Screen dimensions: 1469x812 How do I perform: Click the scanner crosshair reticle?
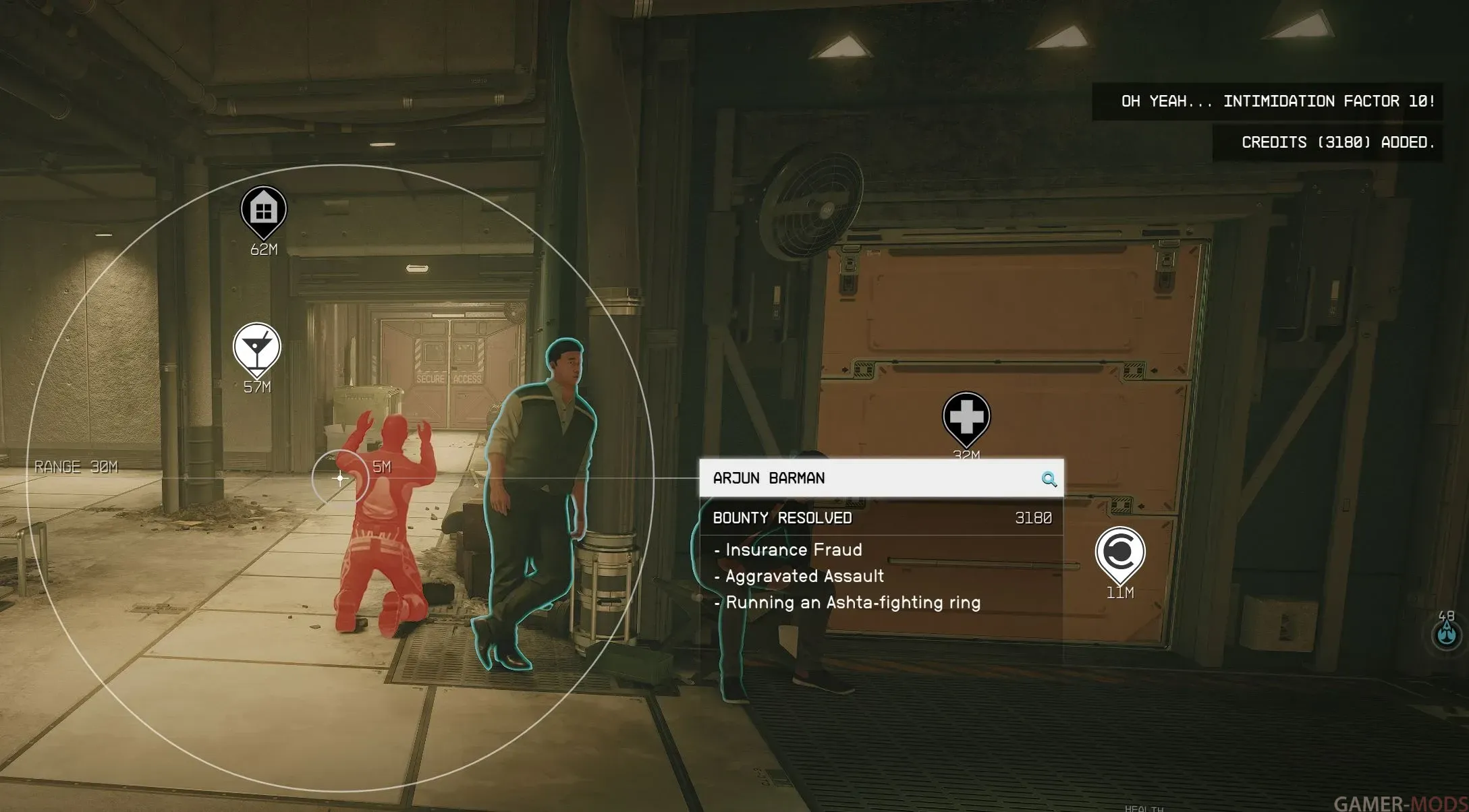pyautogui.click(x=340, y=478)
